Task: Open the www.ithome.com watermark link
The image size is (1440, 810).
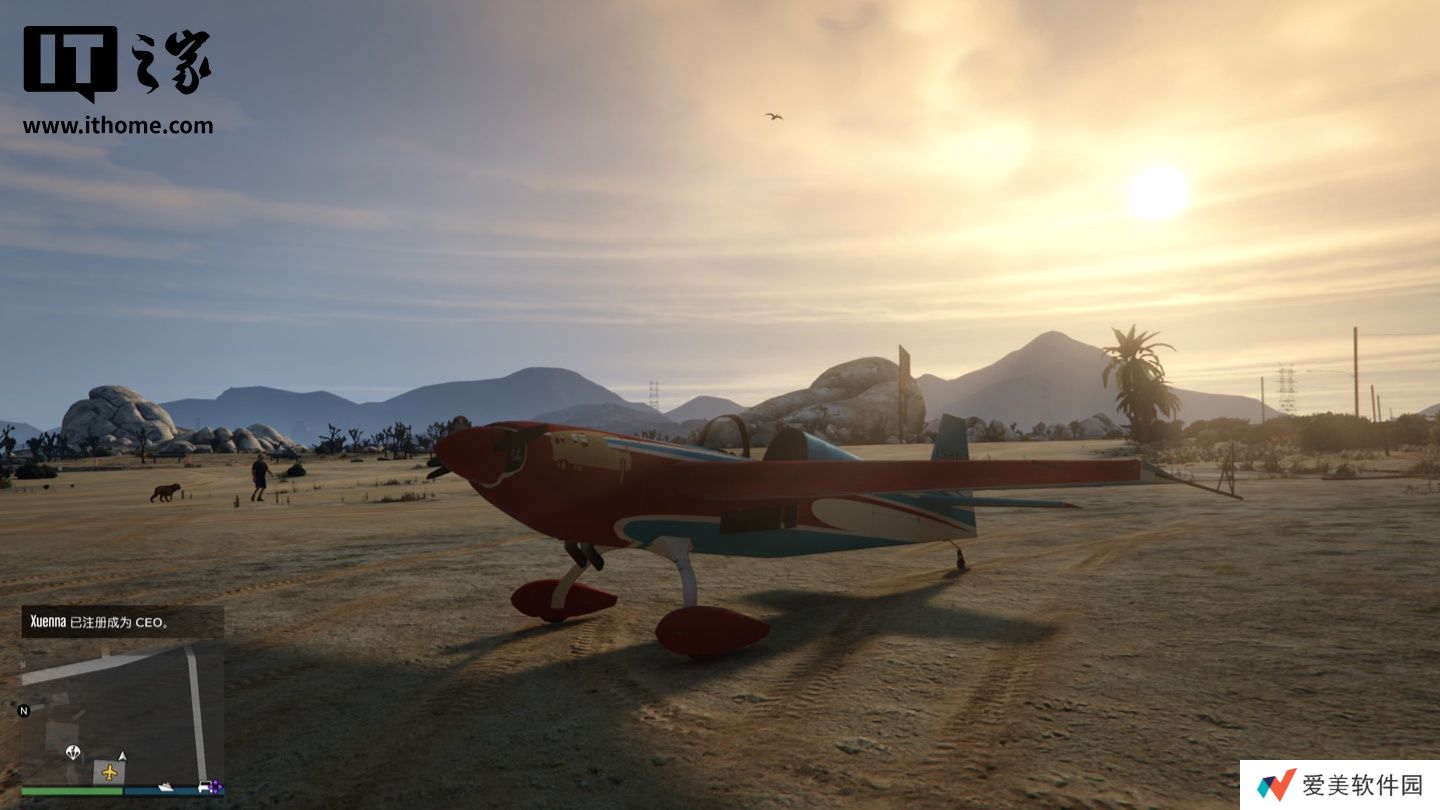Action: (118, 126)
